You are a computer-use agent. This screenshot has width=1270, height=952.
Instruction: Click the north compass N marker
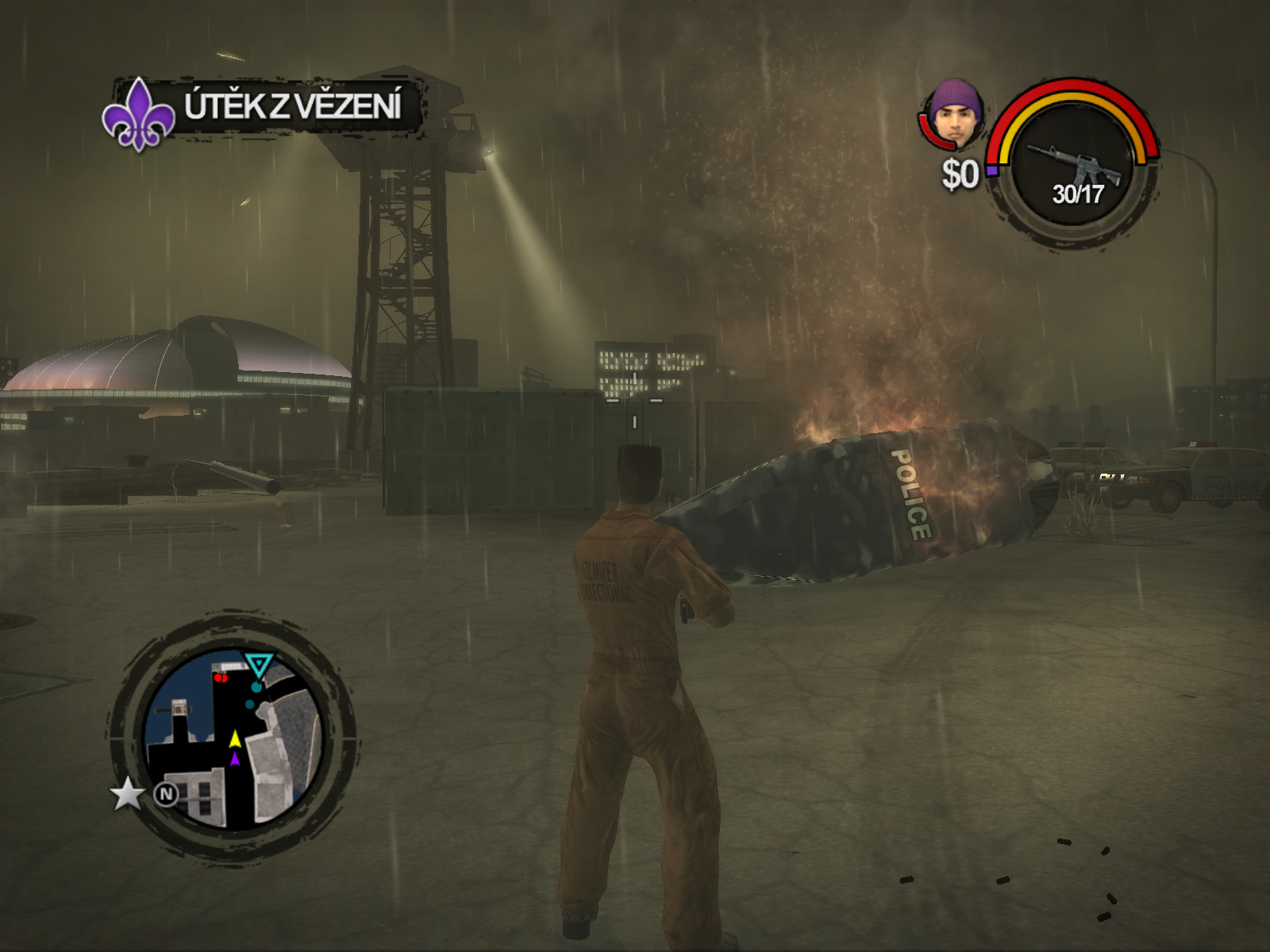(x=166, y=793)
